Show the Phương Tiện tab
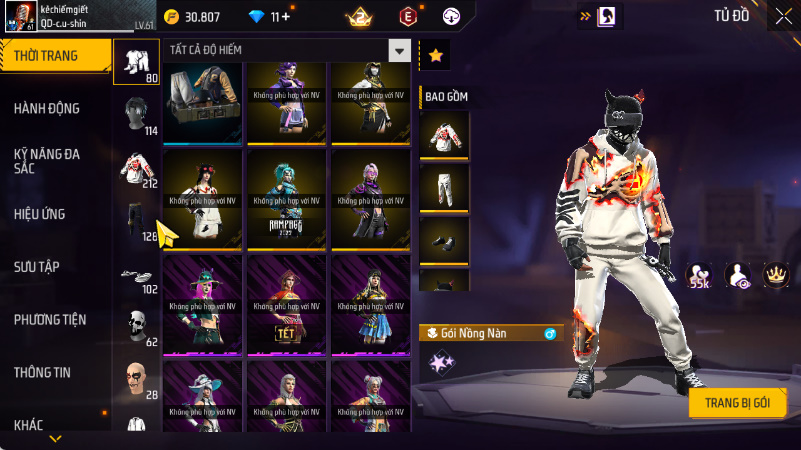Screen dimensions: 801x450 pos(50,320)
